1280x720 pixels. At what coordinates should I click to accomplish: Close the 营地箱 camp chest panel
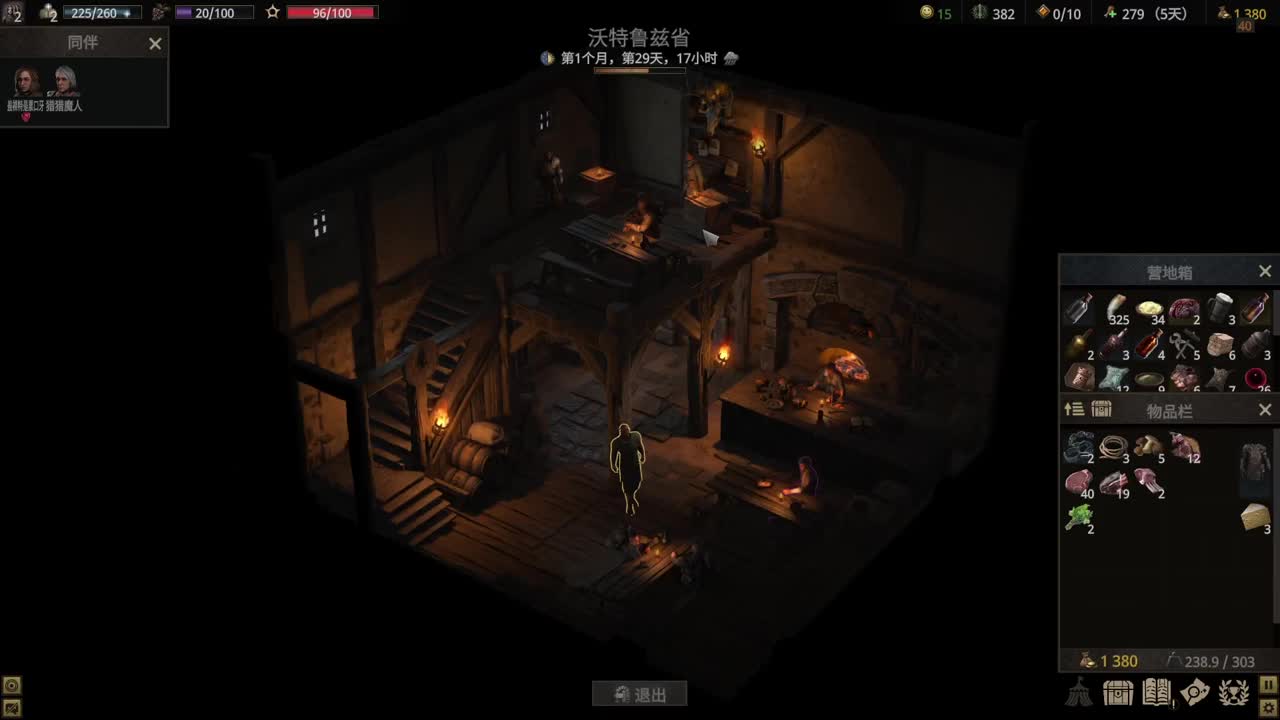[1264, 270]
